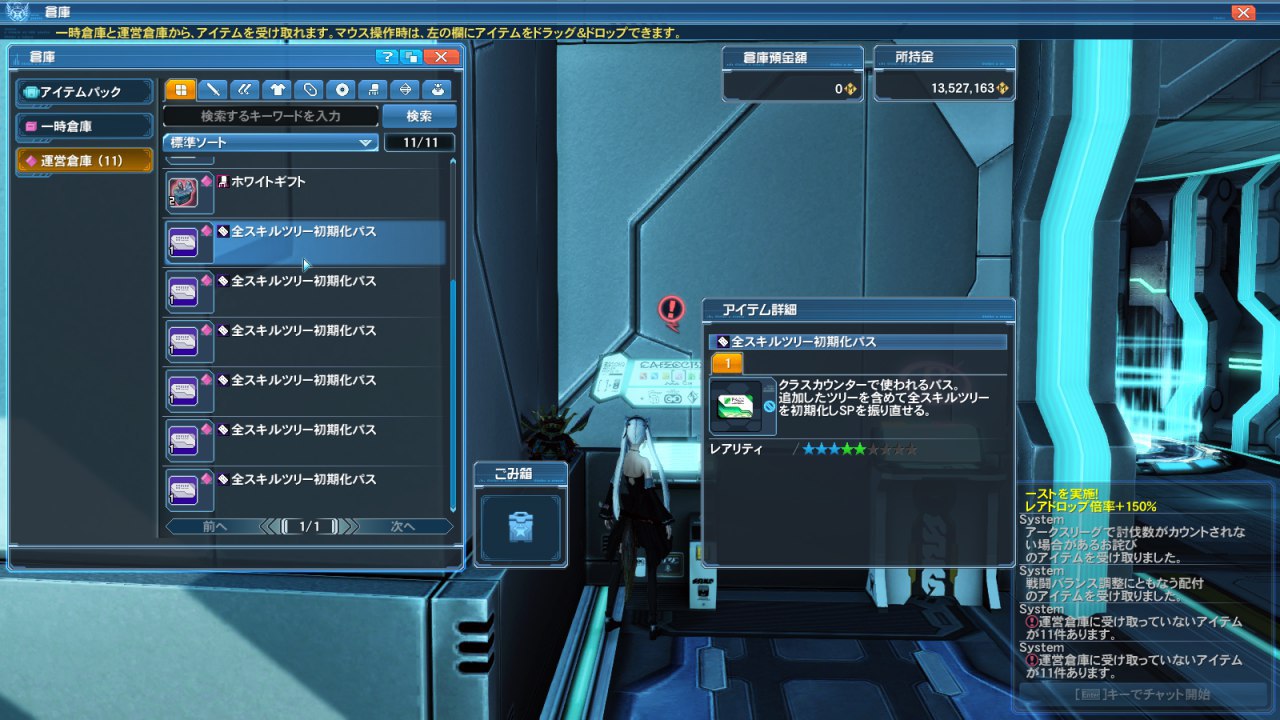Click the keyword search input field
The image size is (1280, 720).
(270, 116)
